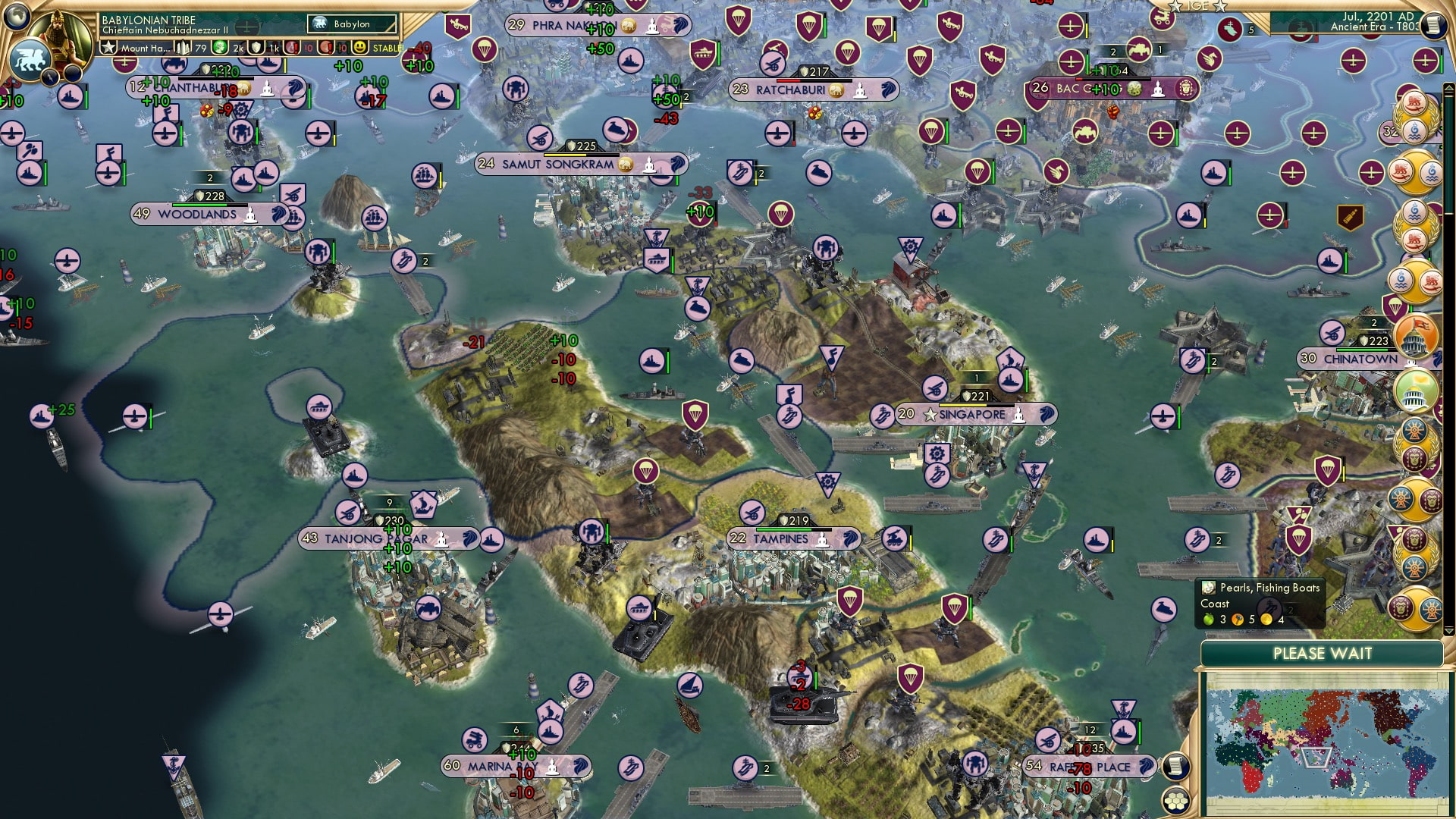This screenshot has height=819, width=1456.
Task: Open the Babylon banner dropdown
Action: pyautogui.click(x=353, y=24)
